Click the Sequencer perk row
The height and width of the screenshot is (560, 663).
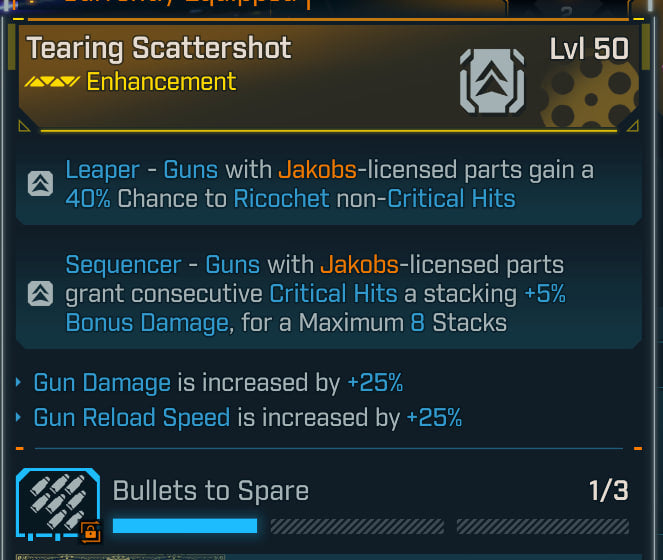coord(330,294)
